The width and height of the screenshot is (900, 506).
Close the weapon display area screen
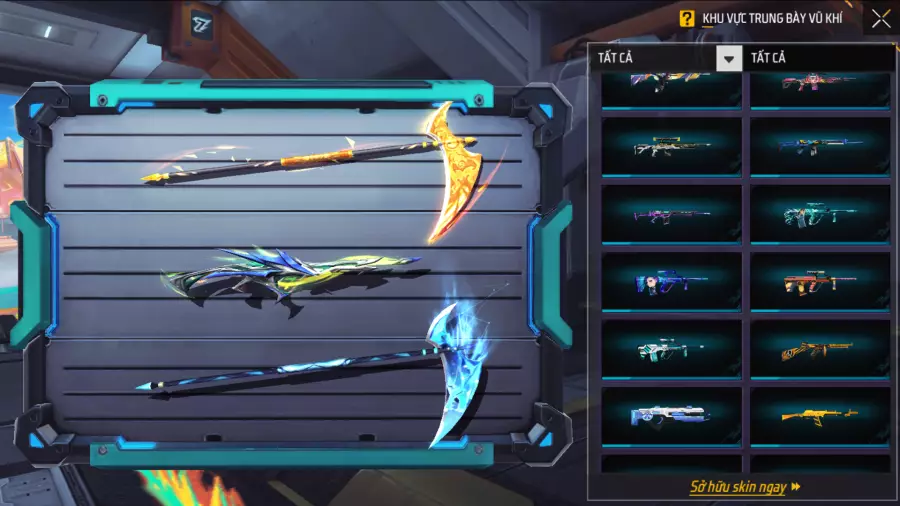coord(880,18)
